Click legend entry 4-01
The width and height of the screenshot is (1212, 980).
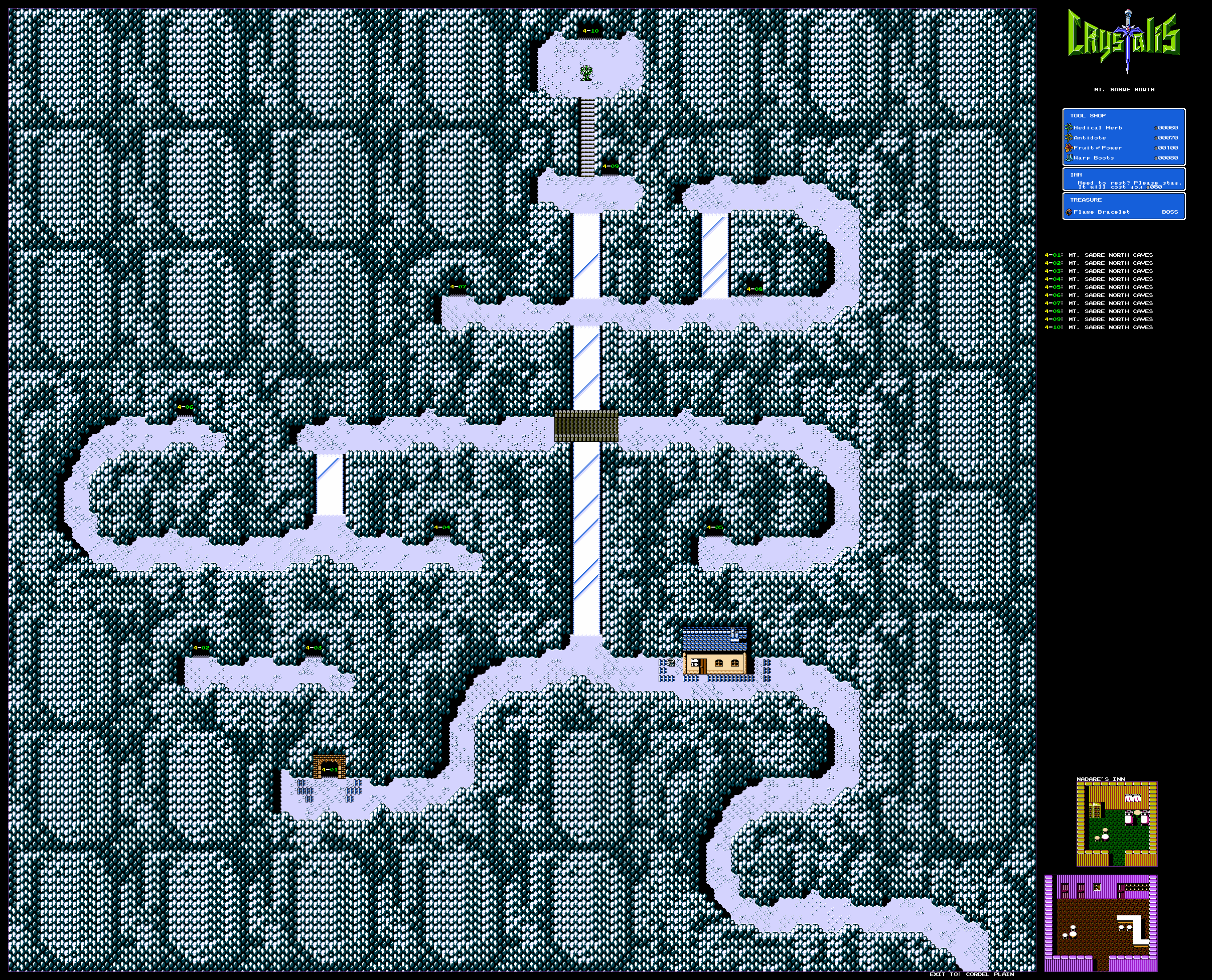[1098, 255]
